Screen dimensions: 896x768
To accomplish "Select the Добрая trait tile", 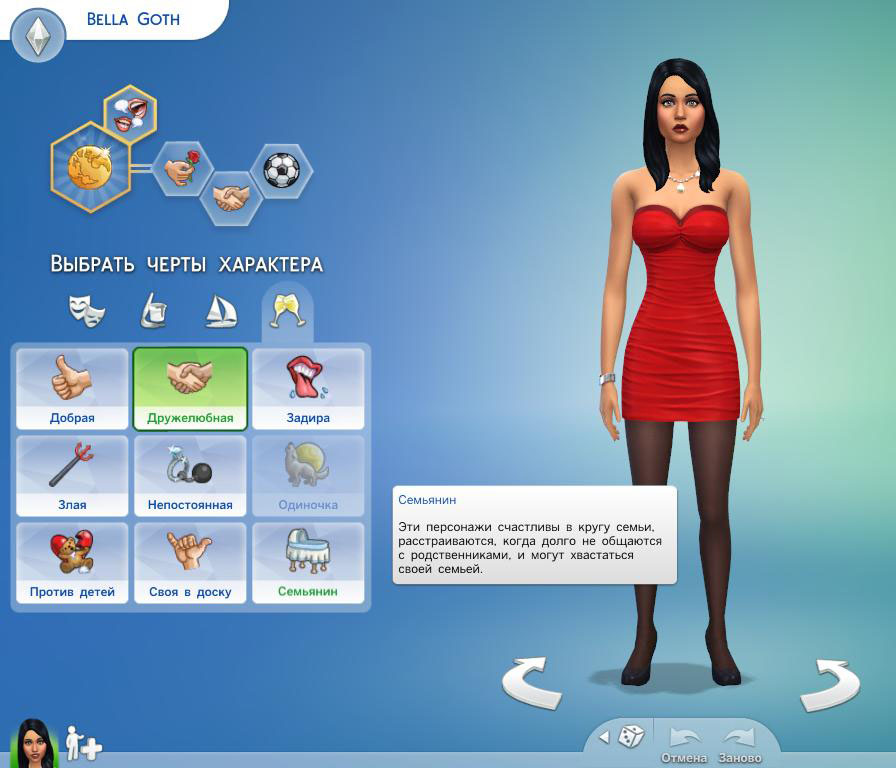I will (x=72, y=388).
